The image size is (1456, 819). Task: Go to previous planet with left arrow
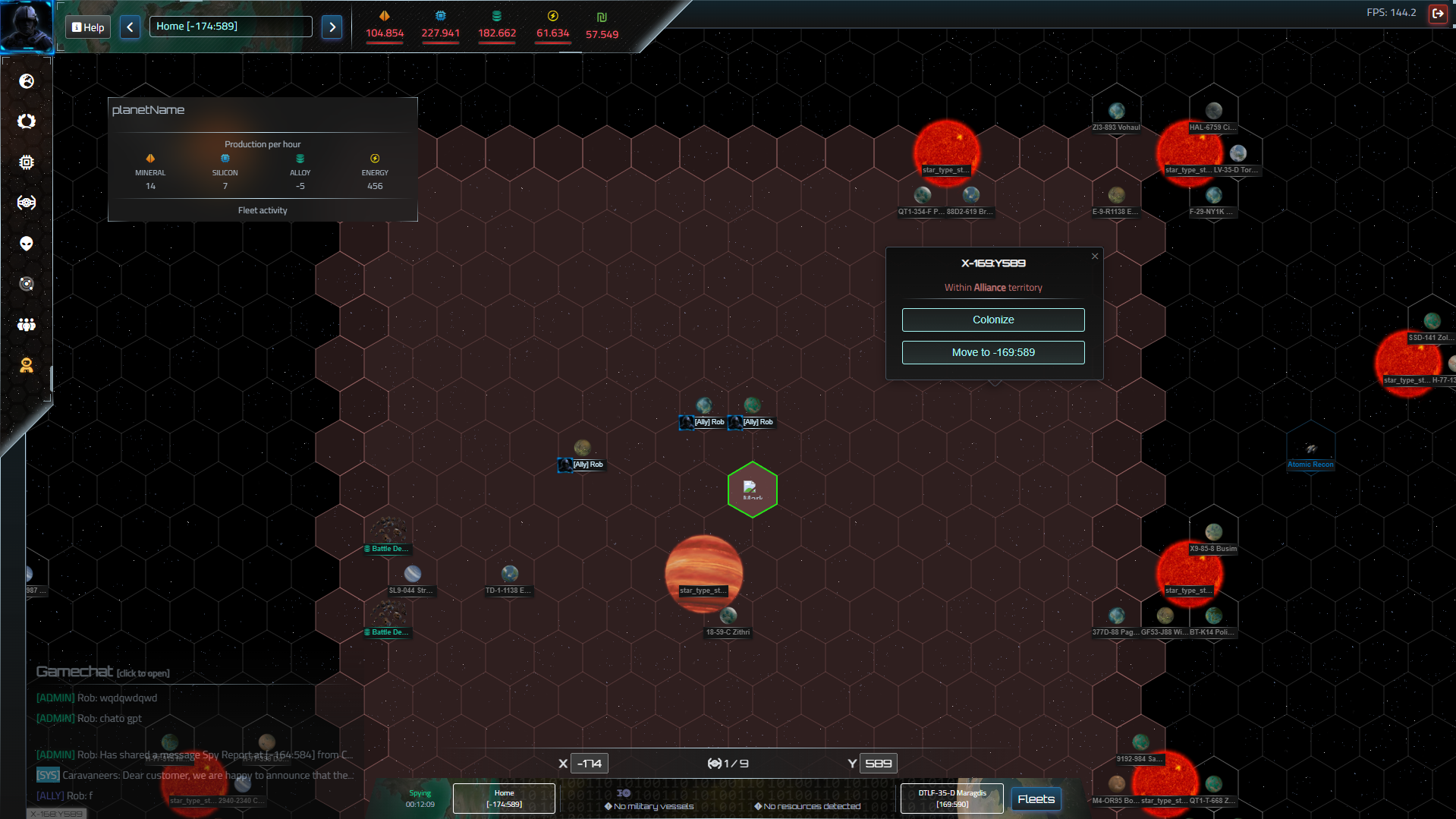click(x=130, y=27)
